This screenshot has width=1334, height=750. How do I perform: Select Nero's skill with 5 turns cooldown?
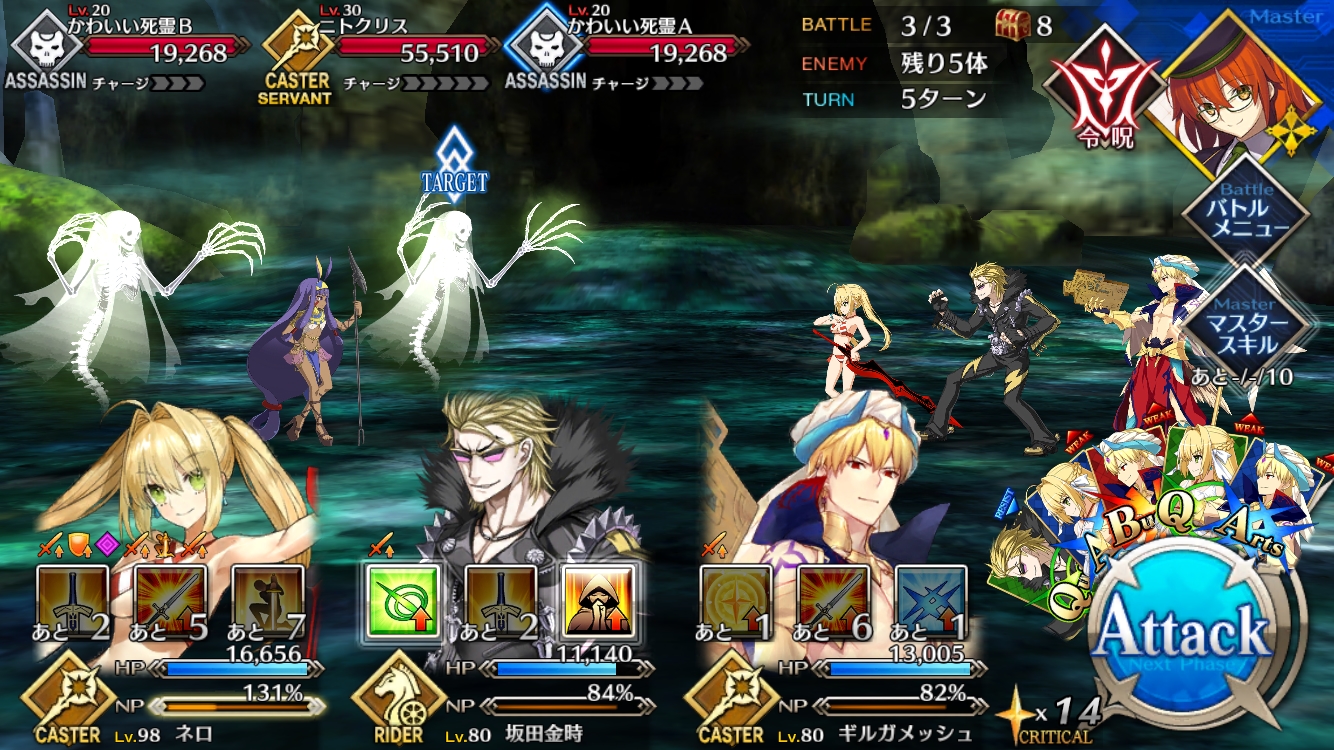click(171, 600)
